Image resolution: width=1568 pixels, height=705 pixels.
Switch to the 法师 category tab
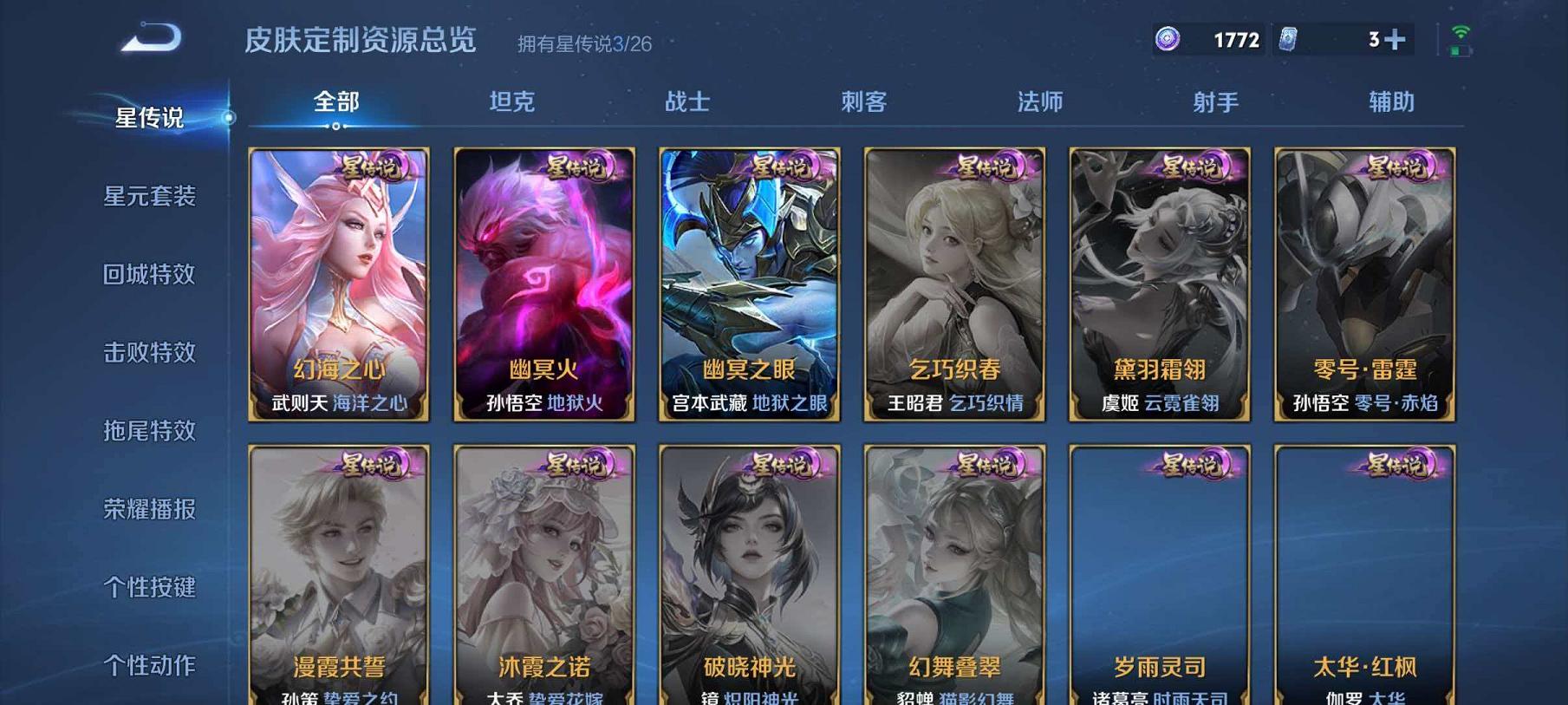click(1039, 101)
